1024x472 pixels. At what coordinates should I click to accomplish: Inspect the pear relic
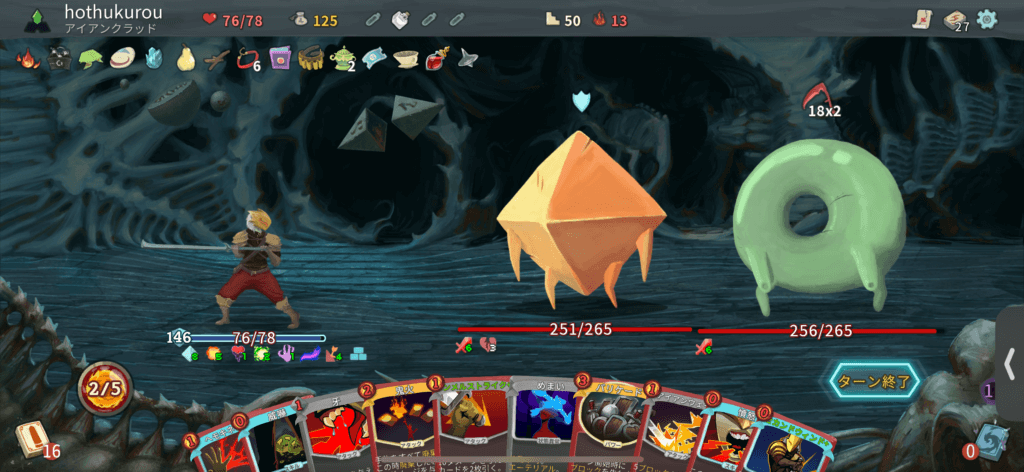coord(185,59)
